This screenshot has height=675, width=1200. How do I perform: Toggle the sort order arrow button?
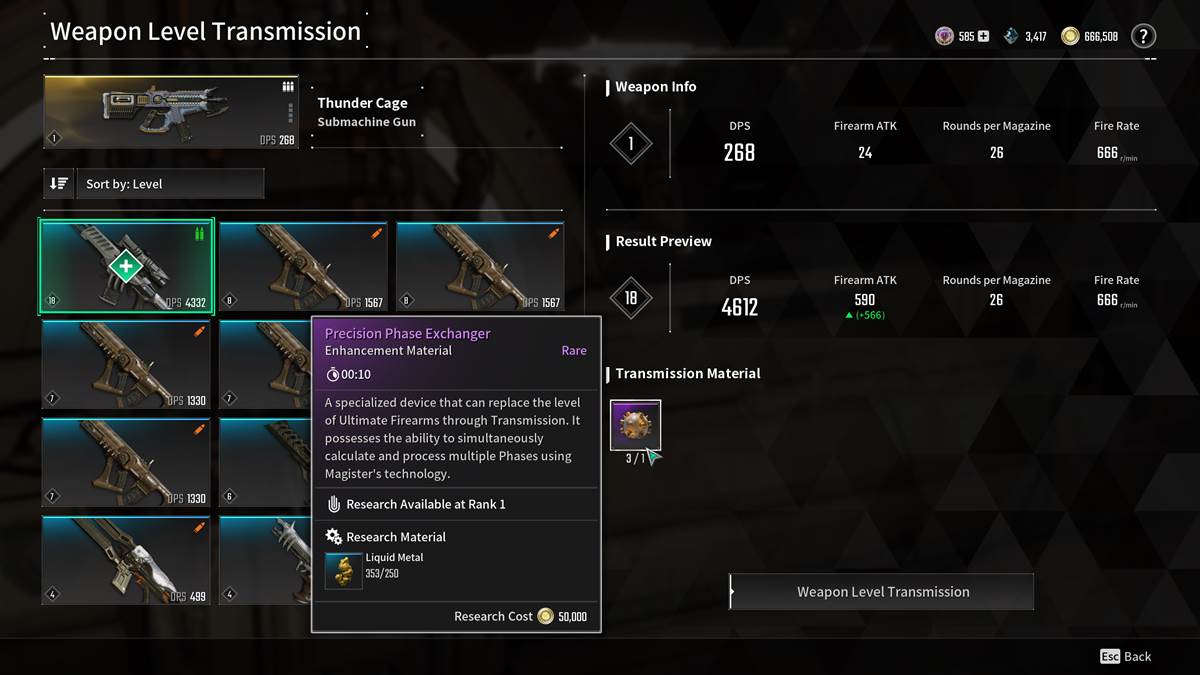pos(59,184)
